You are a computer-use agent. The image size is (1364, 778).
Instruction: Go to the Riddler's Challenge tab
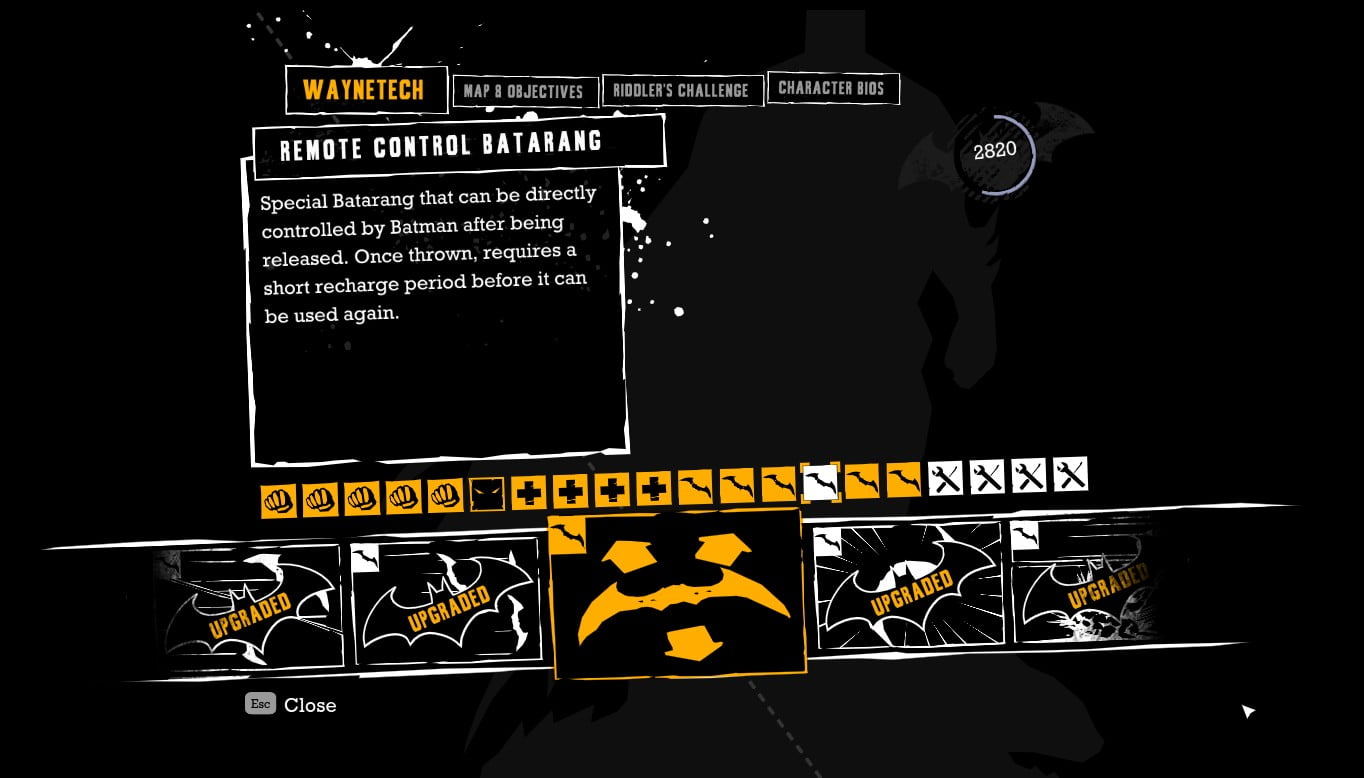680,91
